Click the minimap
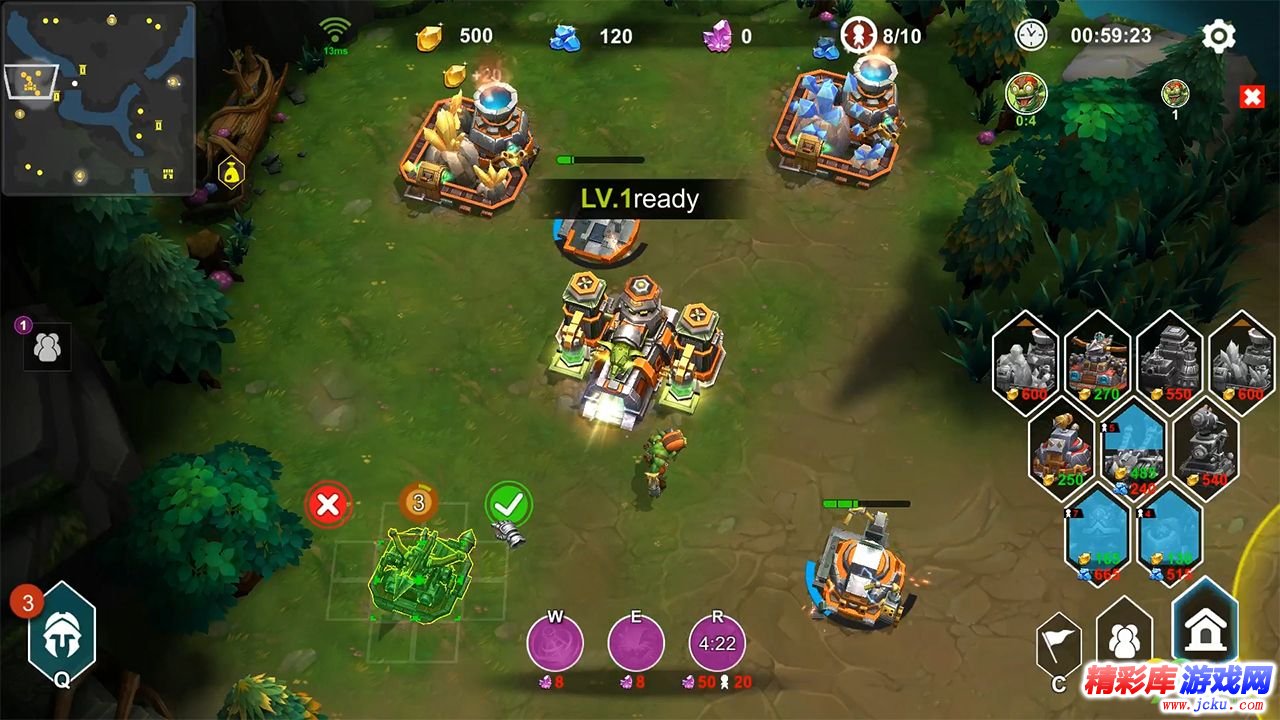The image size is (1280, 720). [98, 98]
